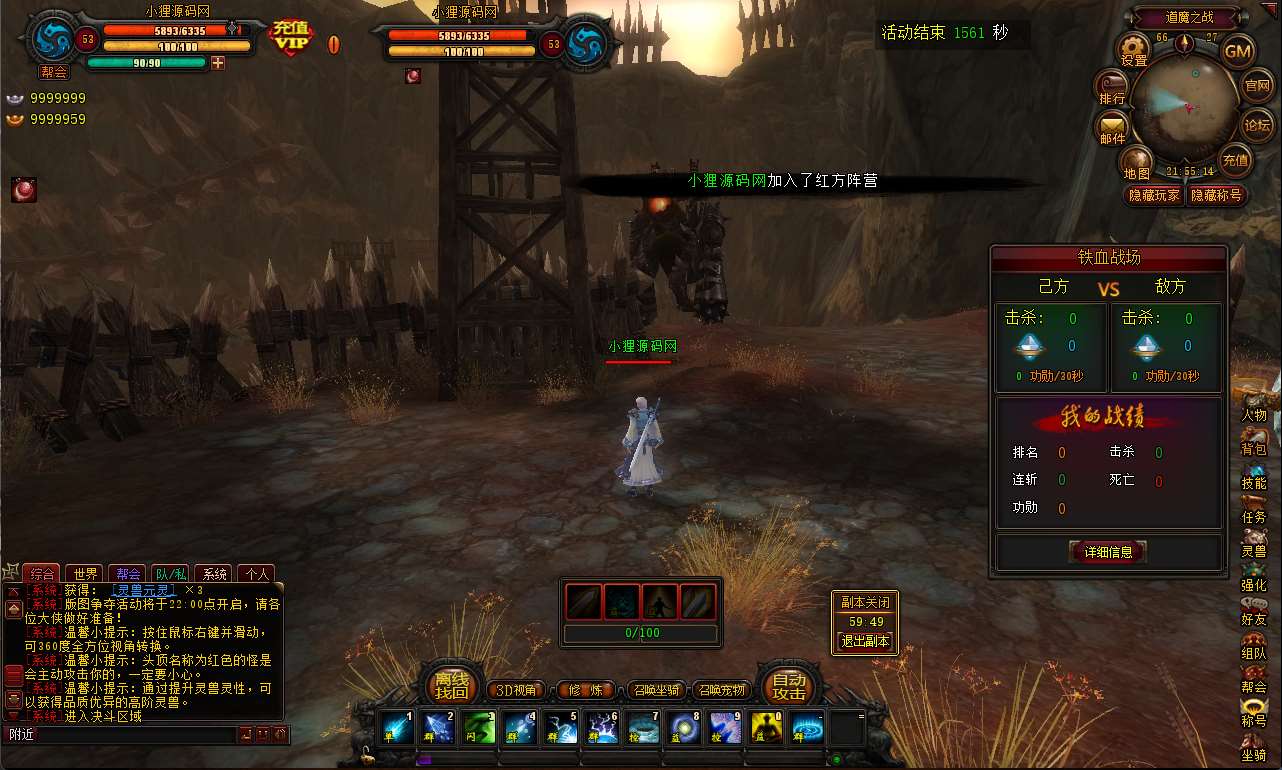
Task: Open the 论坛 forum link
Action: [x=1257, y=126]
